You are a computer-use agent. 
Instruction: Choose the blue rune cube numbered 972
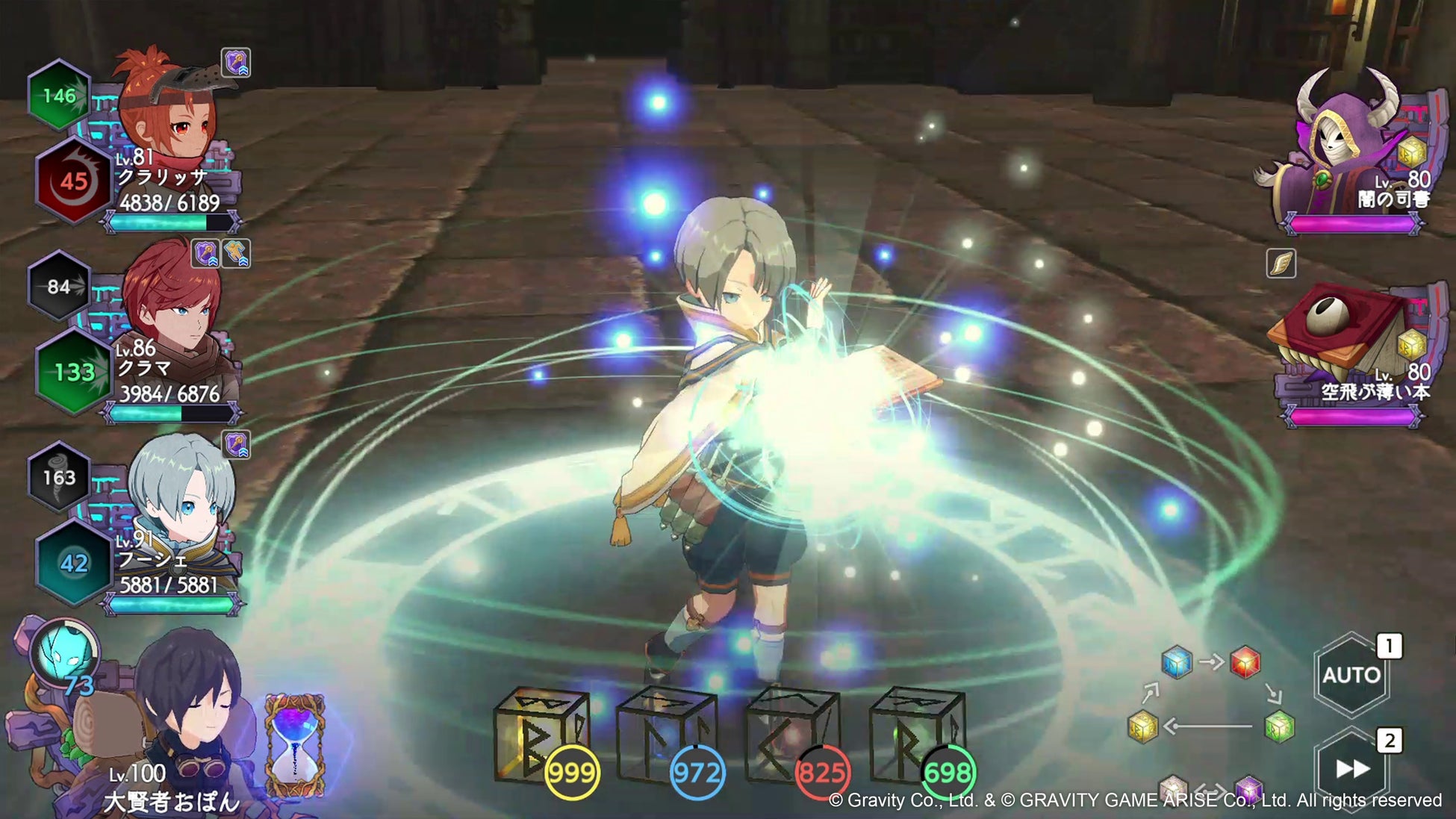coord(667,735)
